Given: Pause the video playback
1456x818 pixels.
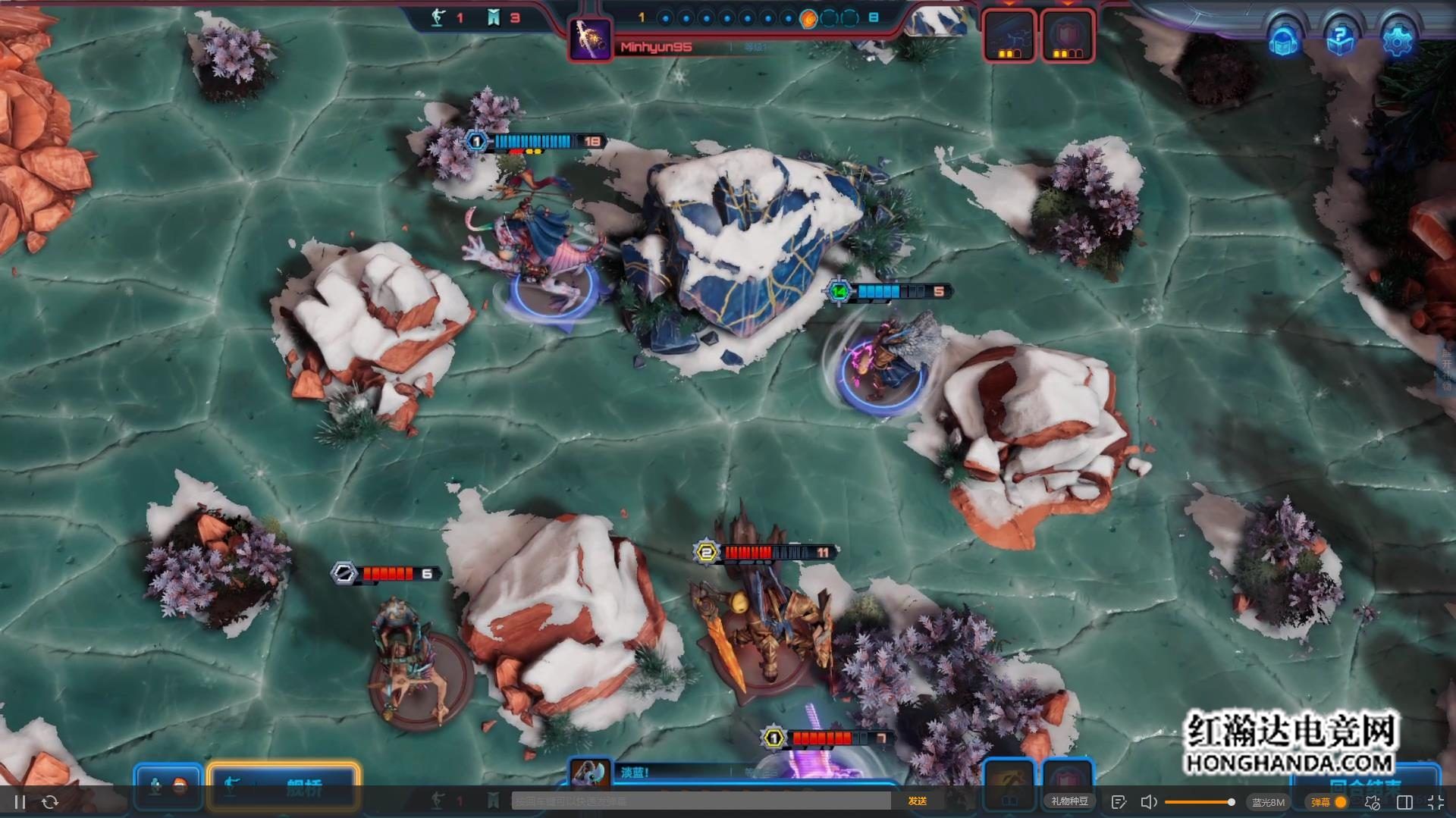Looking at the screenshot, I should [20, 802].
